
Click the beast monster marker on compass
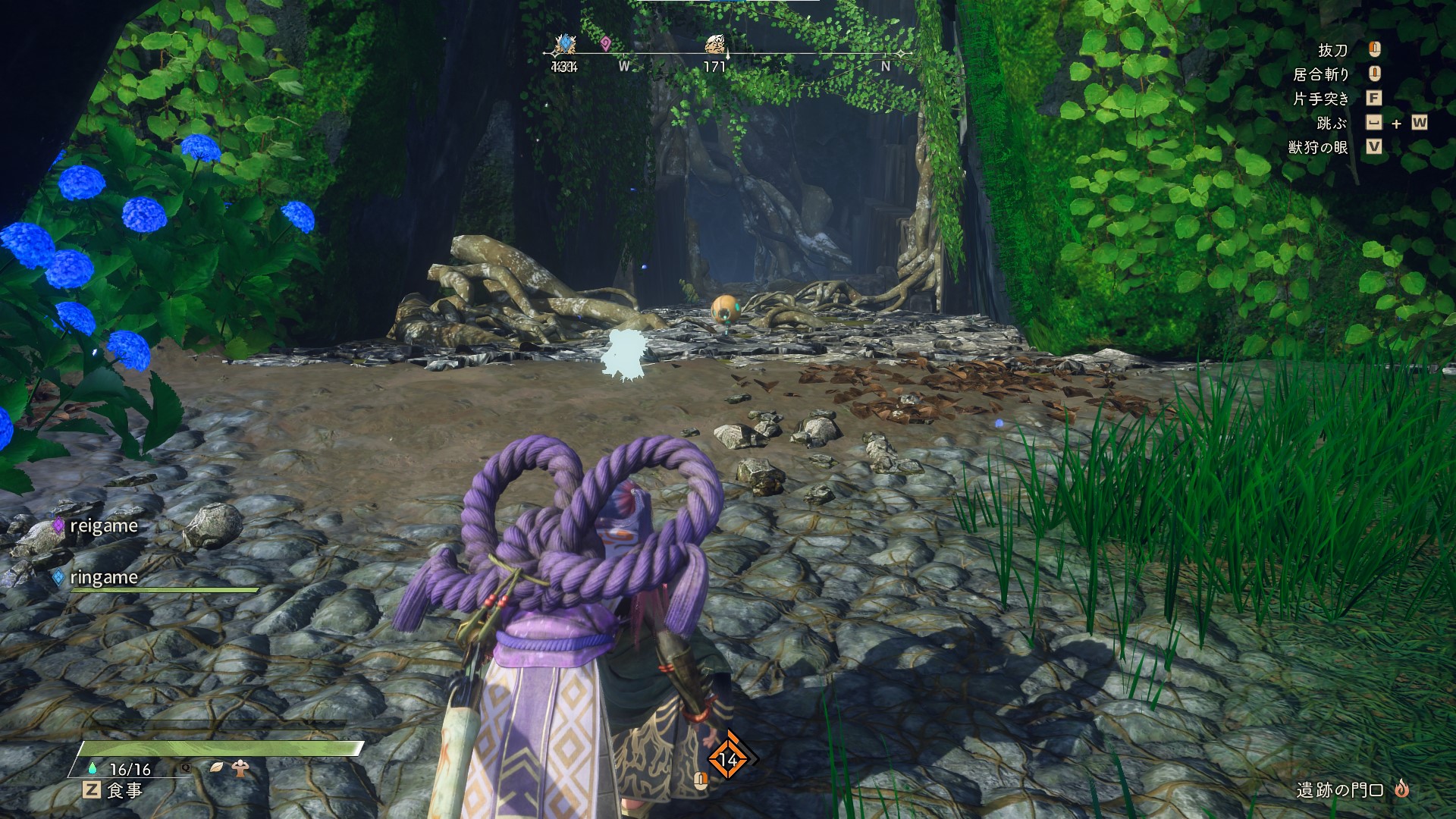(x=714, y=45)
